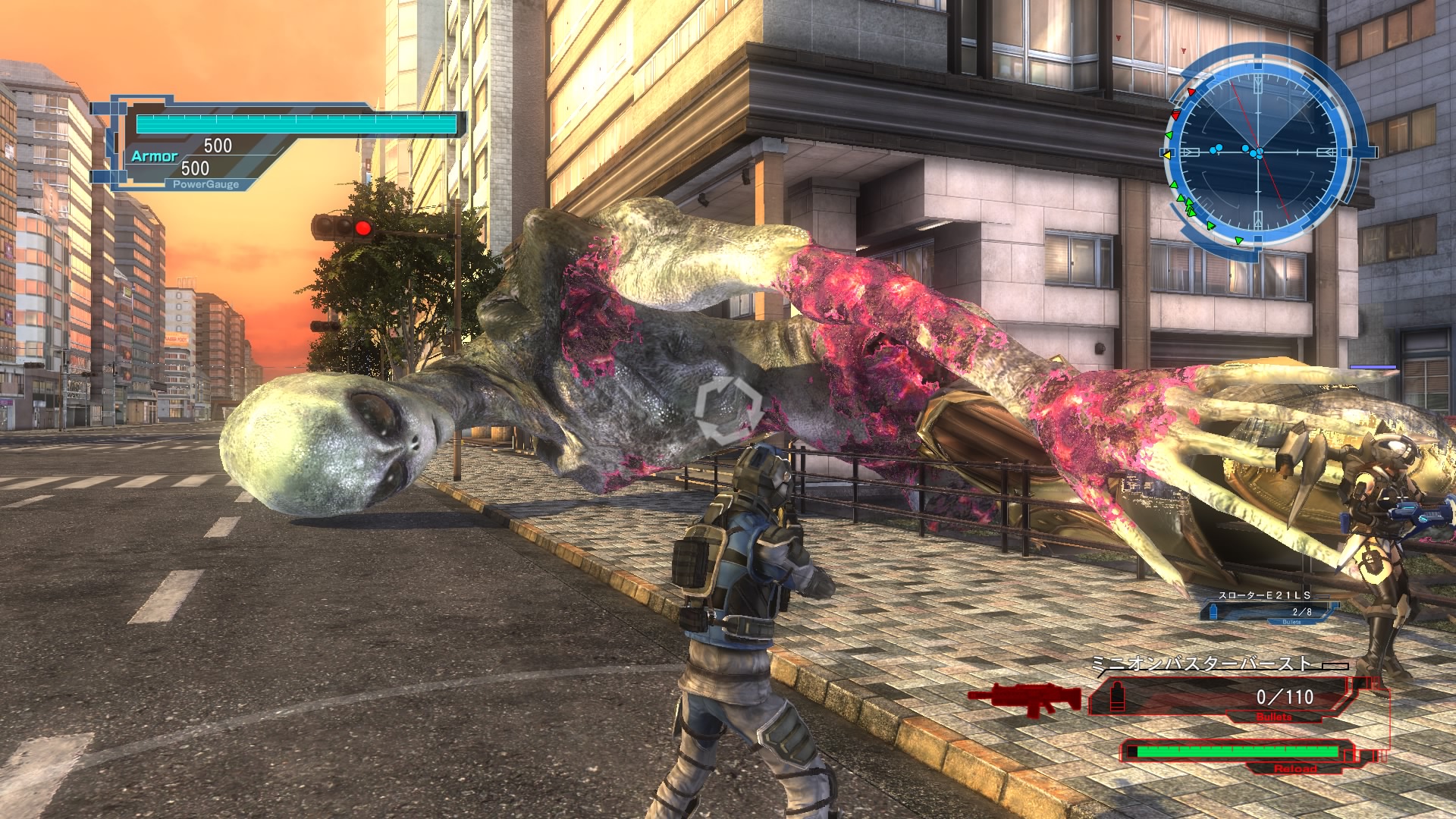
Task: Click the ally's スローターE21LS weapon panel
Action: point(1265,607)
